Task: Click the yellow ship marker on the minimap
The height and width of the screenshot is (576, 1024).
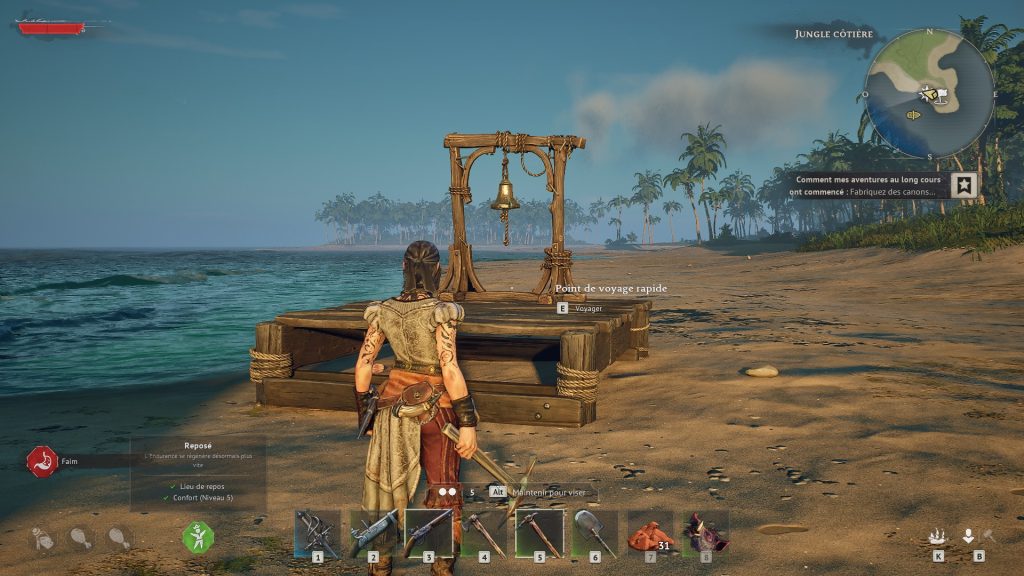Action: pos(913,115)
